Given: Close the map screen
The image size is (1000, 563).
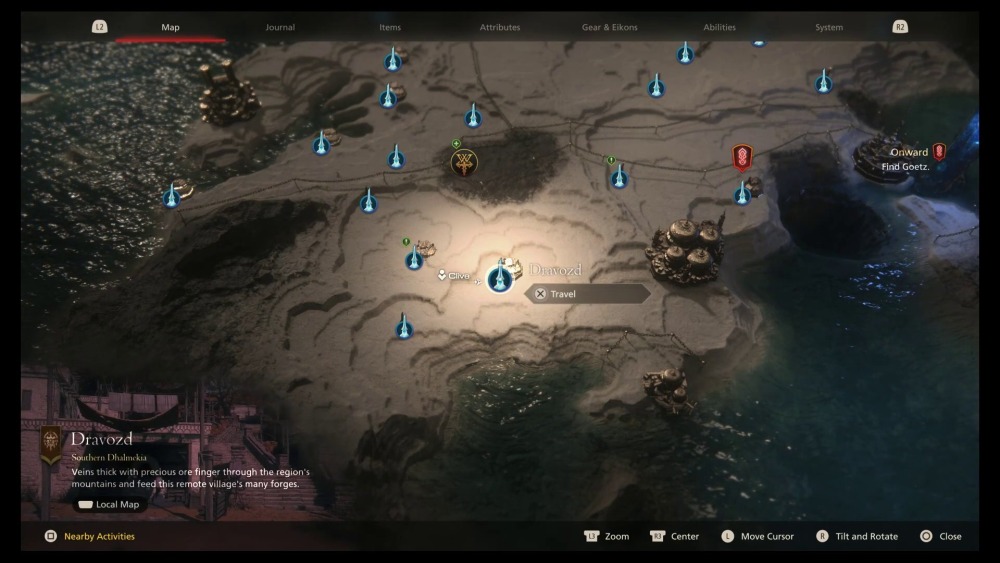Looking at the screenshot, I should click(941, 536).
